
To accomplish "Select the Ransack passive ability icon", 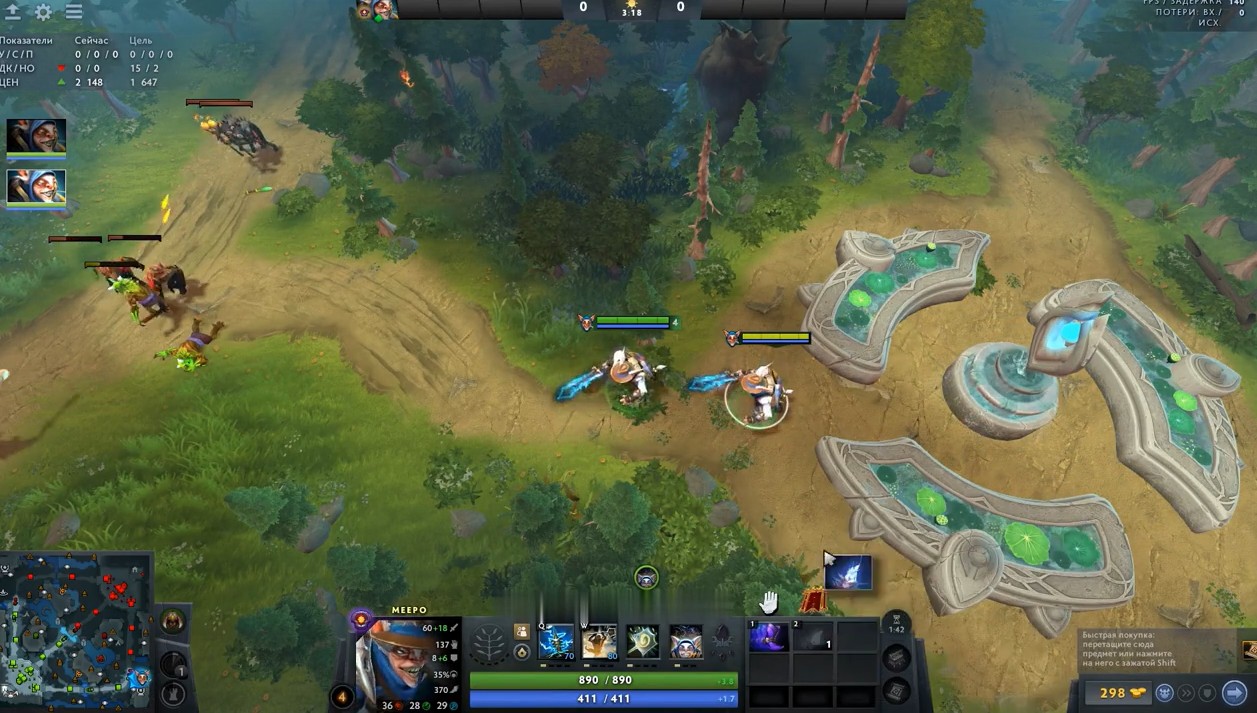I will click(x=642, y=641).
